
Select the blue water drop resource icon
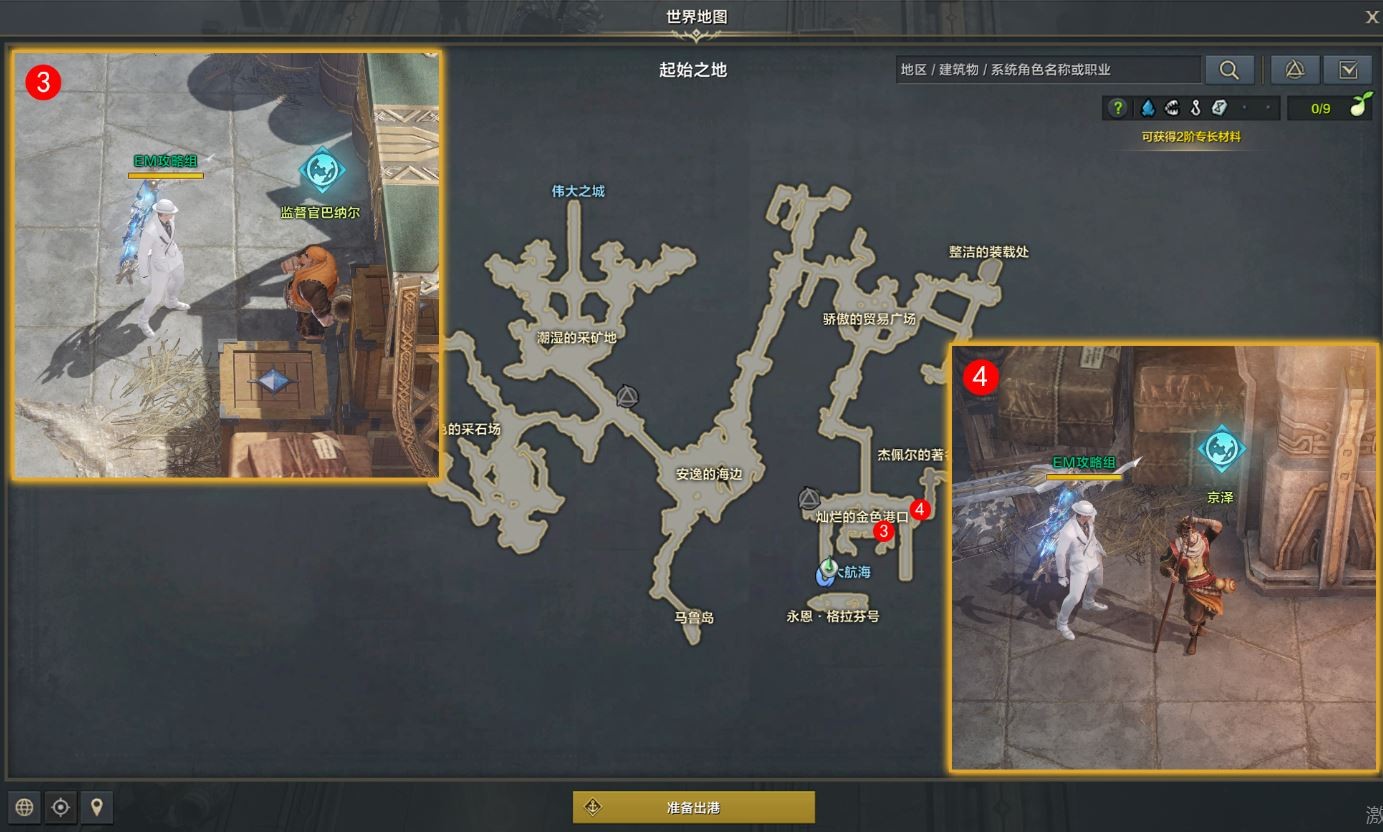[1147, 108]
